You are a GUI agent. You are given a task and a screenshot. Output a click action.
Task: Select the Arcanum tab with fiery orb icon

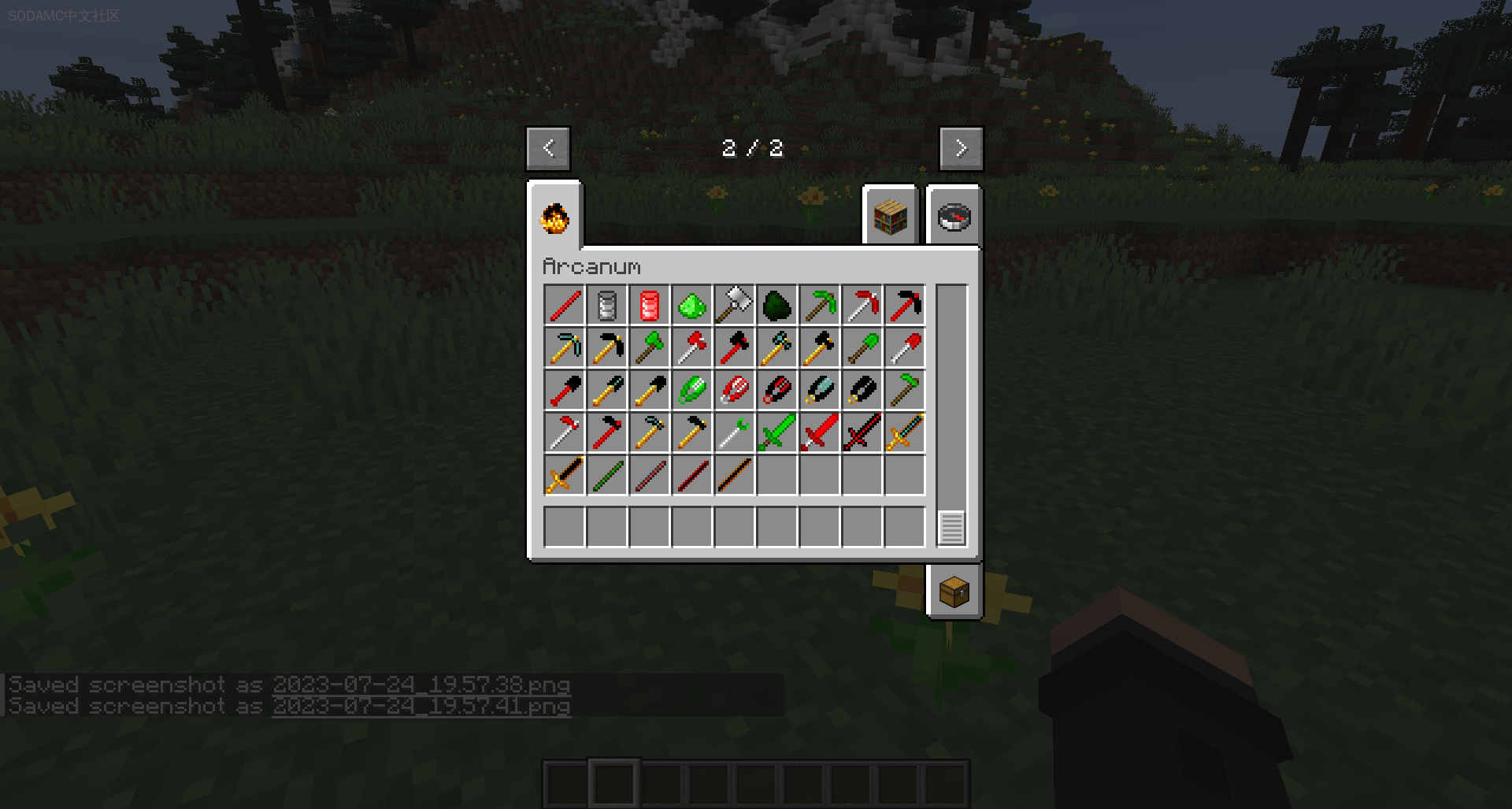tap(554, 217)
